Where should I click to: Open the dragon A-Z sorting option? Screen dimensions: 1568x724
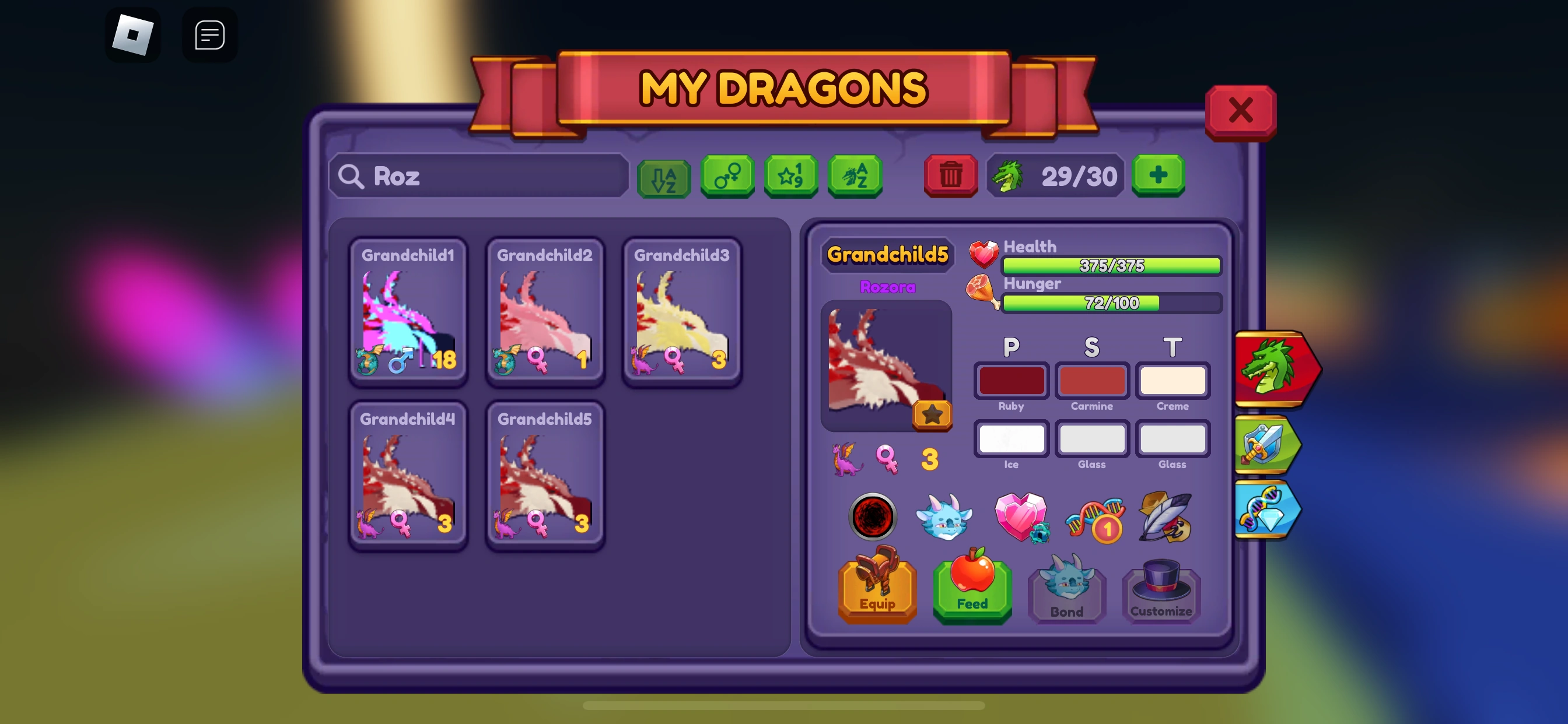coord(855,177)
